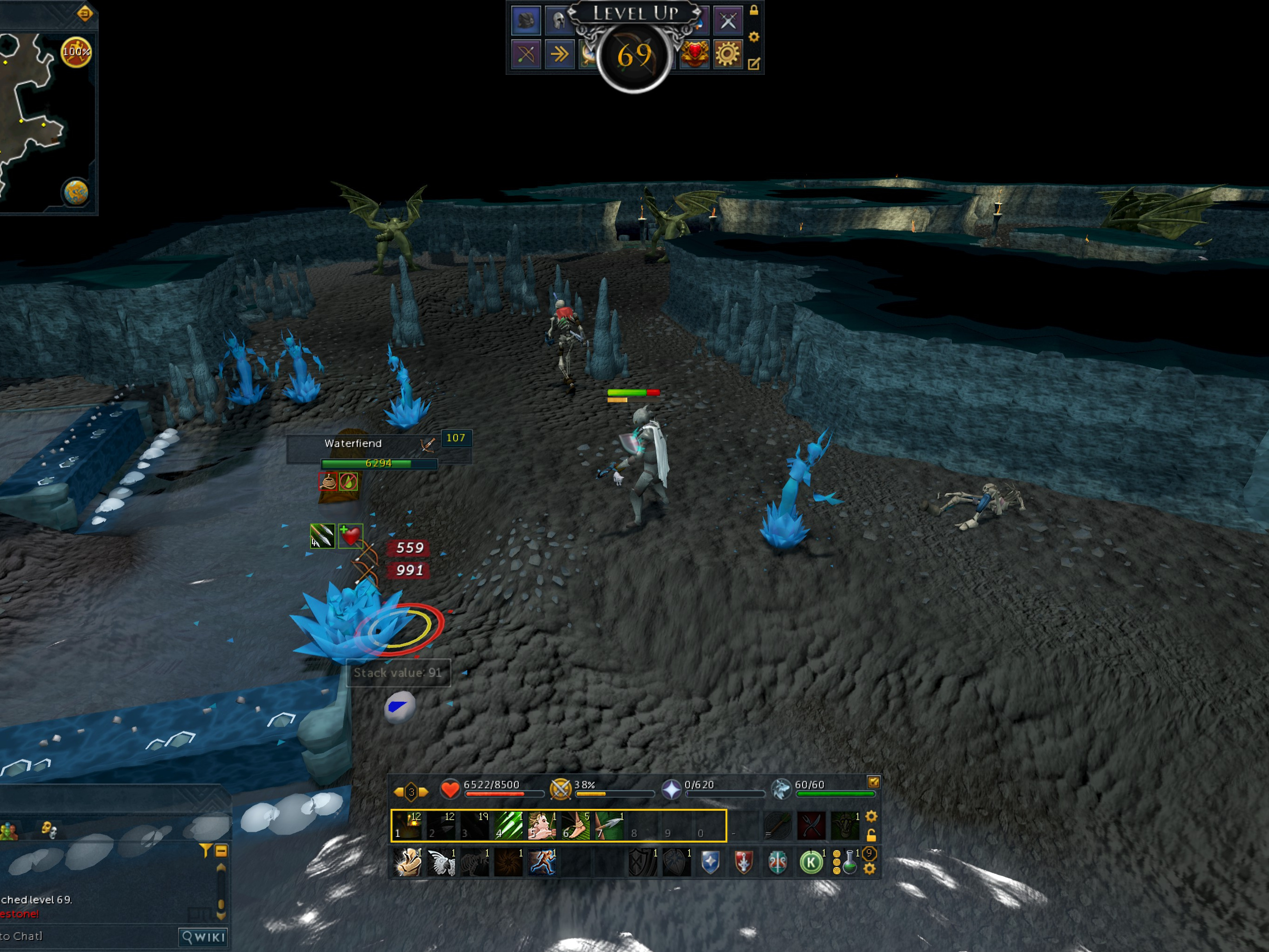Toggle the run energy button
The height and width of the screenshot is (952, 1269).
(76, 52)
